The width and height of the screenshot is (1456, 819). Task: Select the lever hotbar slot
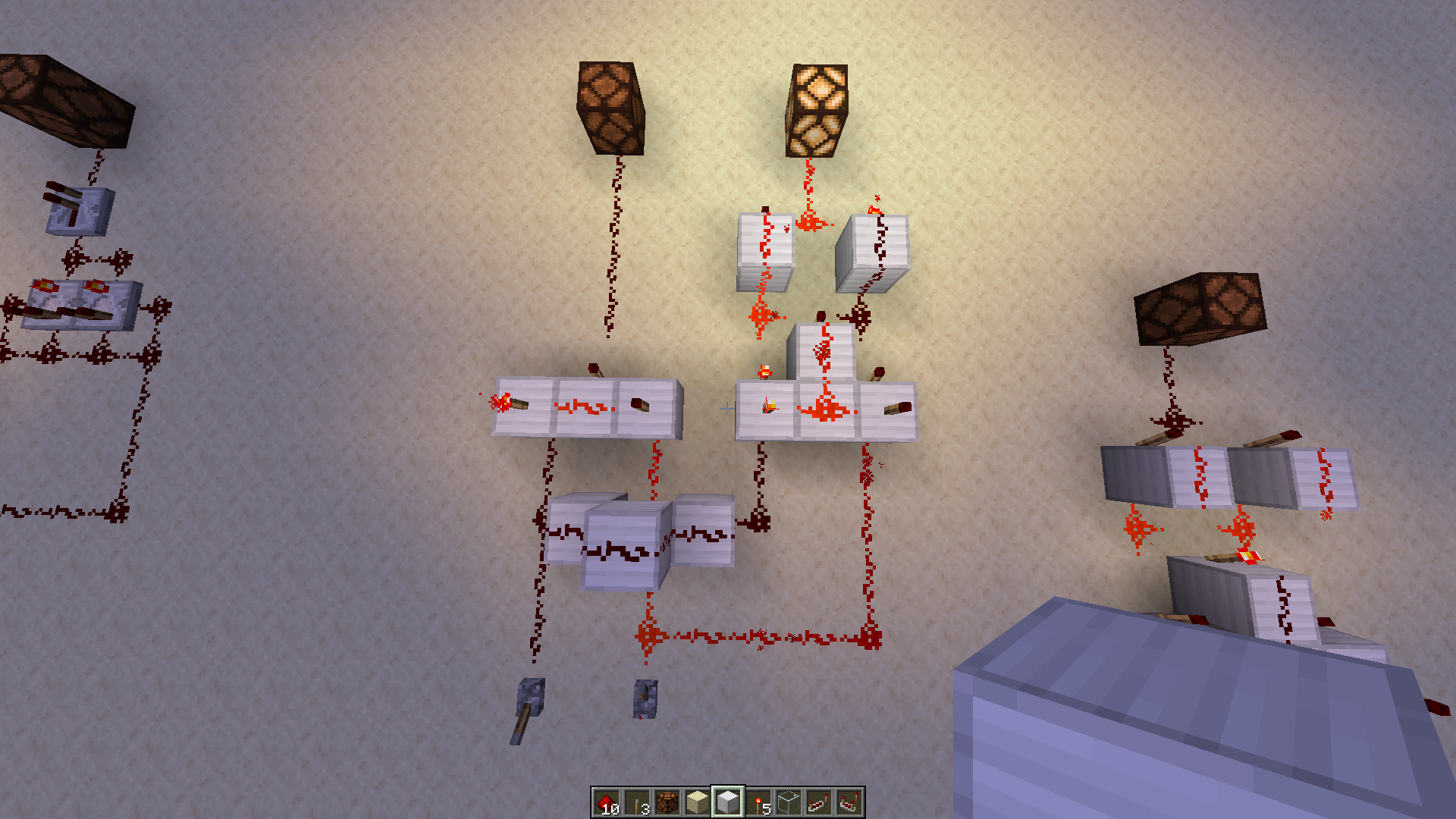tap(637, 802)
